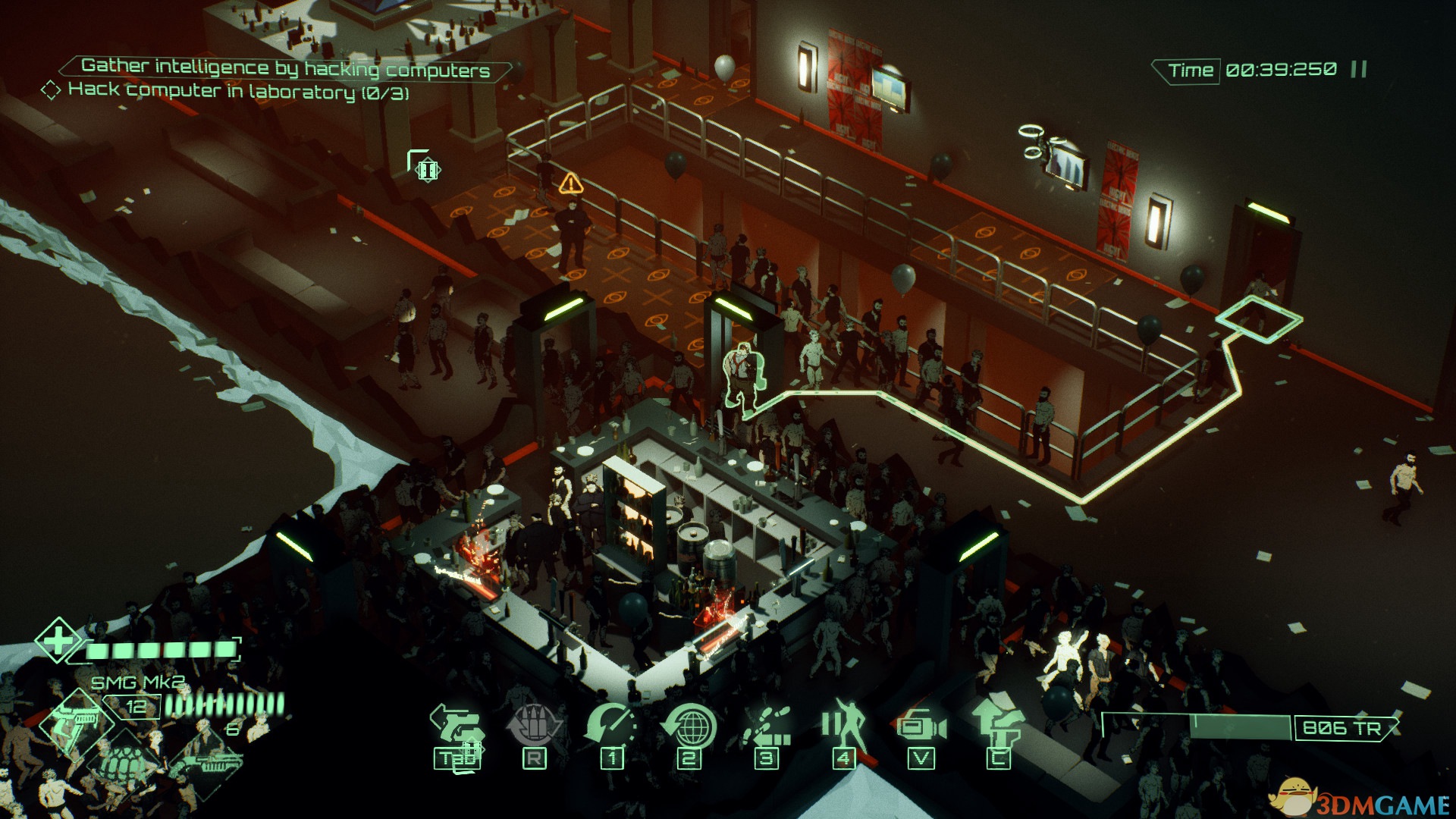Select the objective marker above the walkway
The image size is (1456, 819).
click(x=426, y=168)
